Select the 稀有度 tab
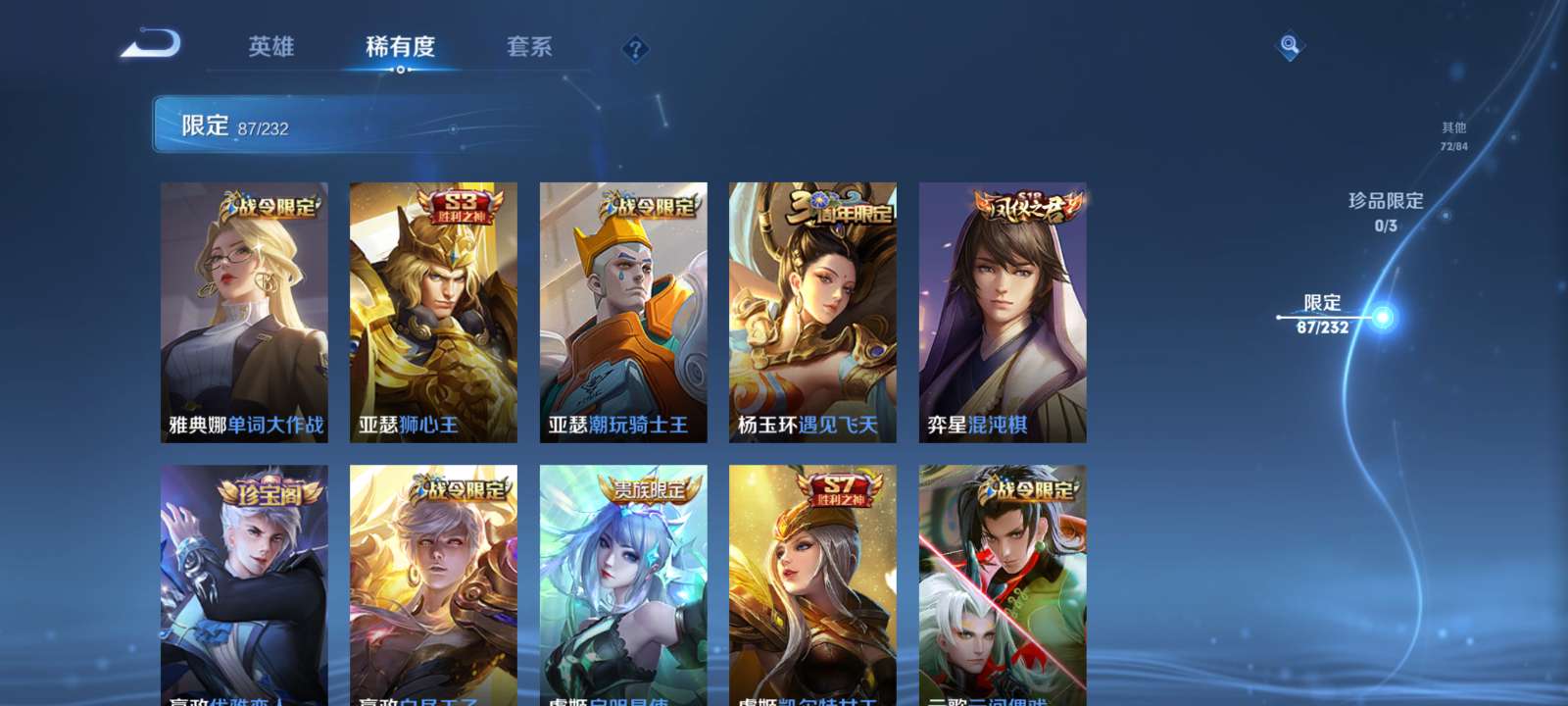Image resolution: width=1568 pixels, height=706 pixels. [401, 47]
